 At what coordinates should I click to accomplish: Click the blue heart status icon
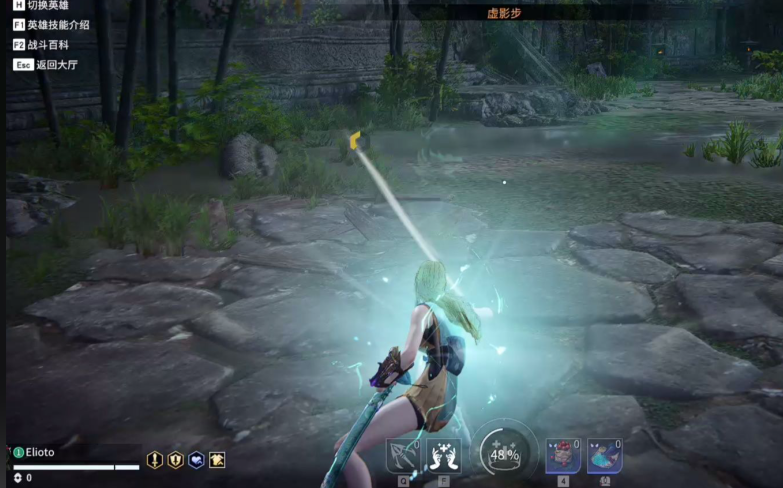click(196, 460)
